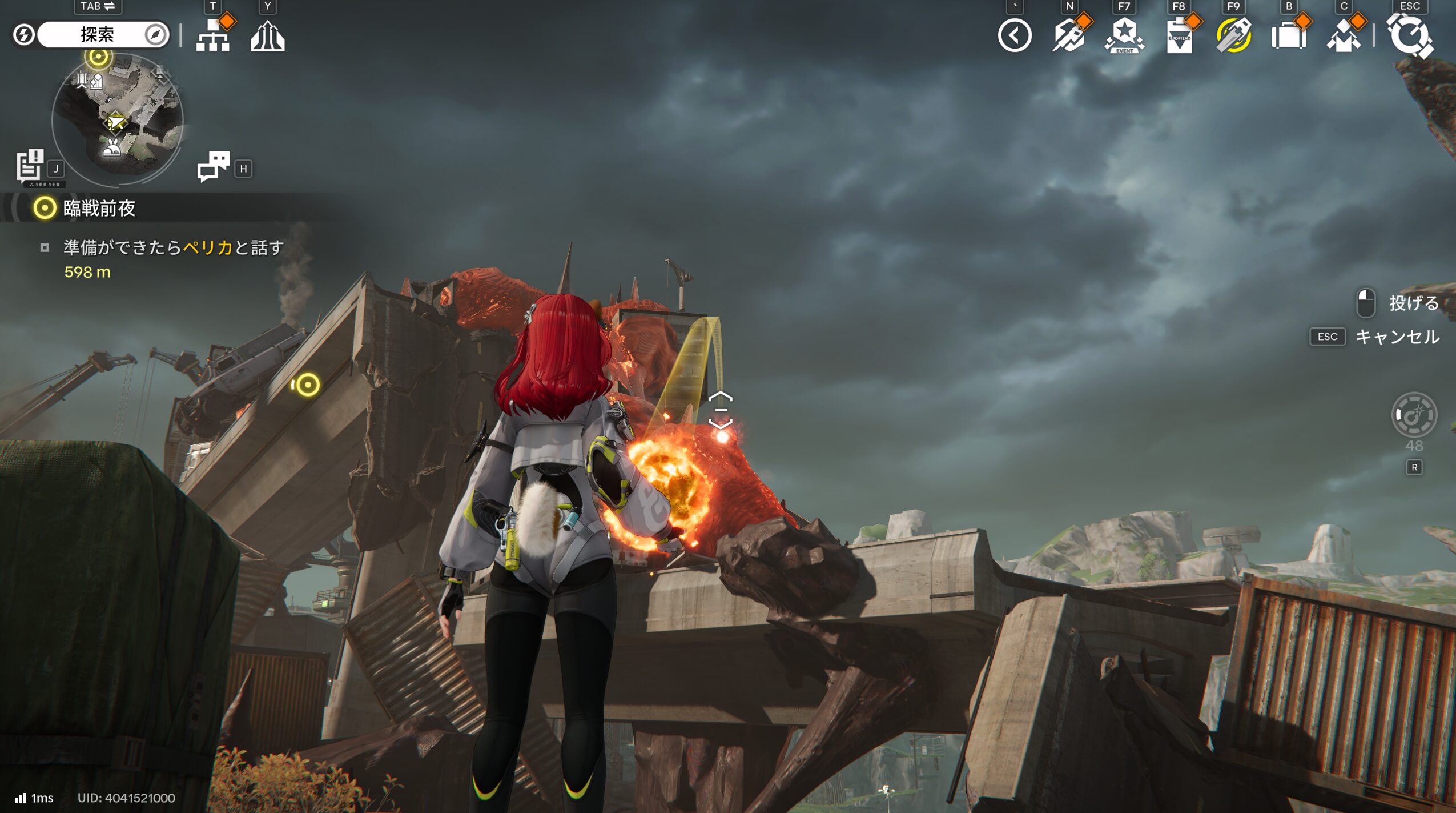
Task: Toggle the 探索 exploration mode switch
Action: tap(96, 35)
